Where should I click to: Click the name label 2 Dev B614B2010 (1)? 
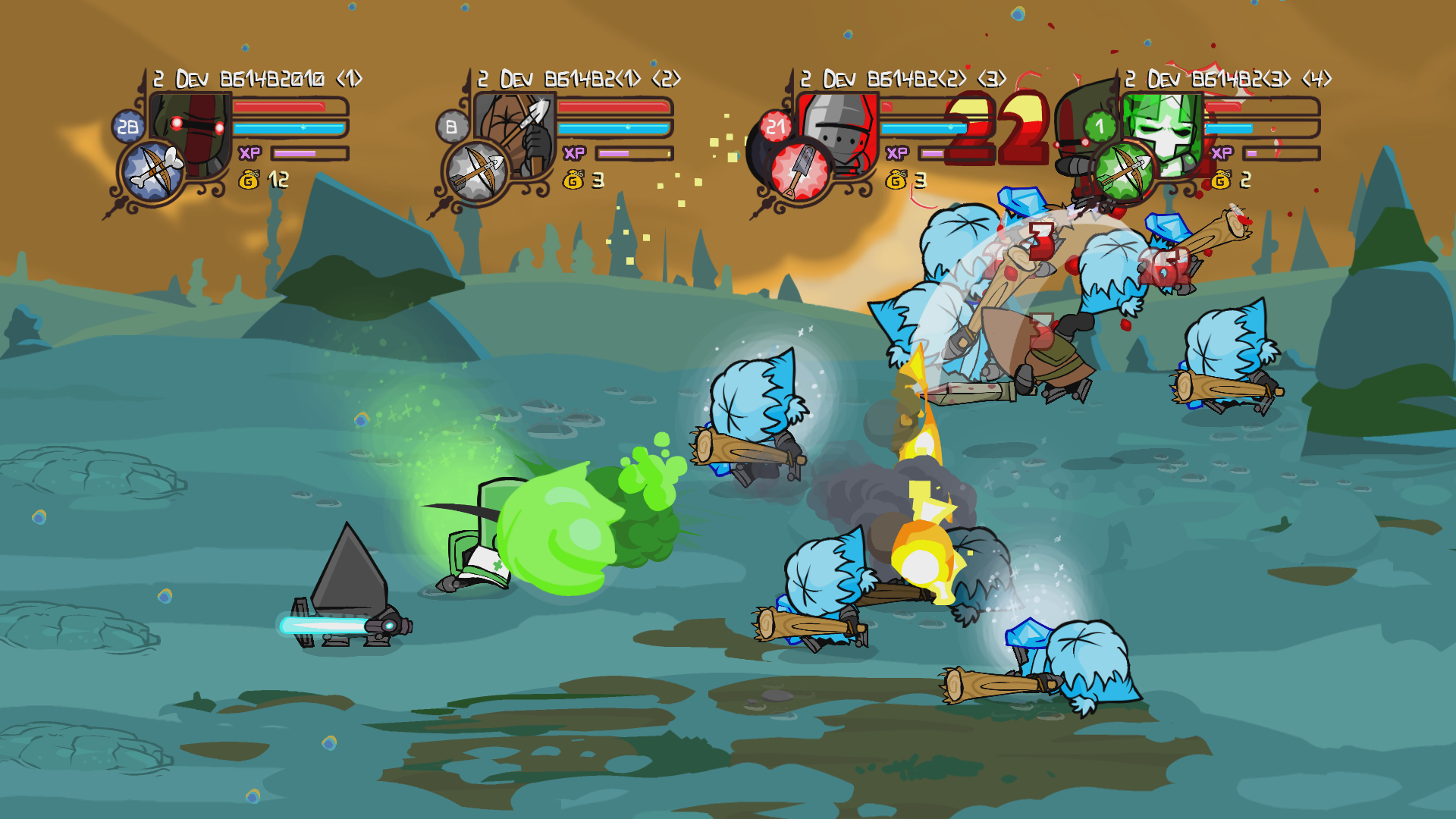coord(258,77)
